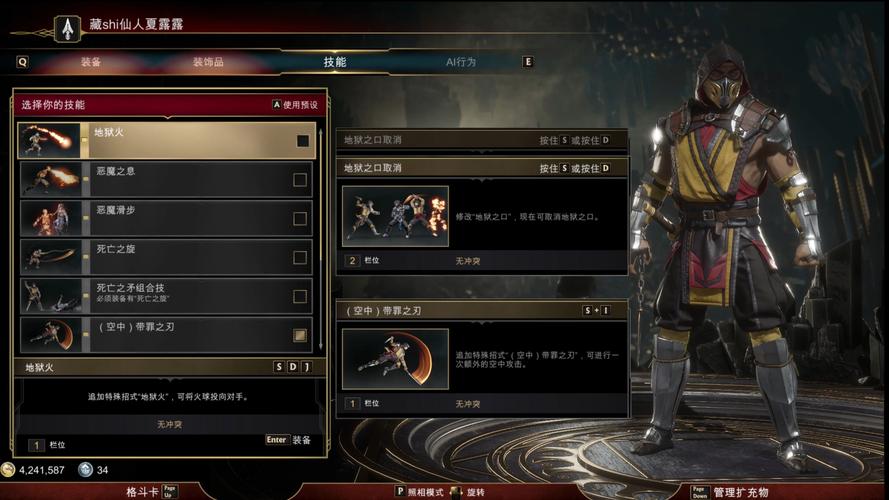Check the box for 死亡之旋

300,257
